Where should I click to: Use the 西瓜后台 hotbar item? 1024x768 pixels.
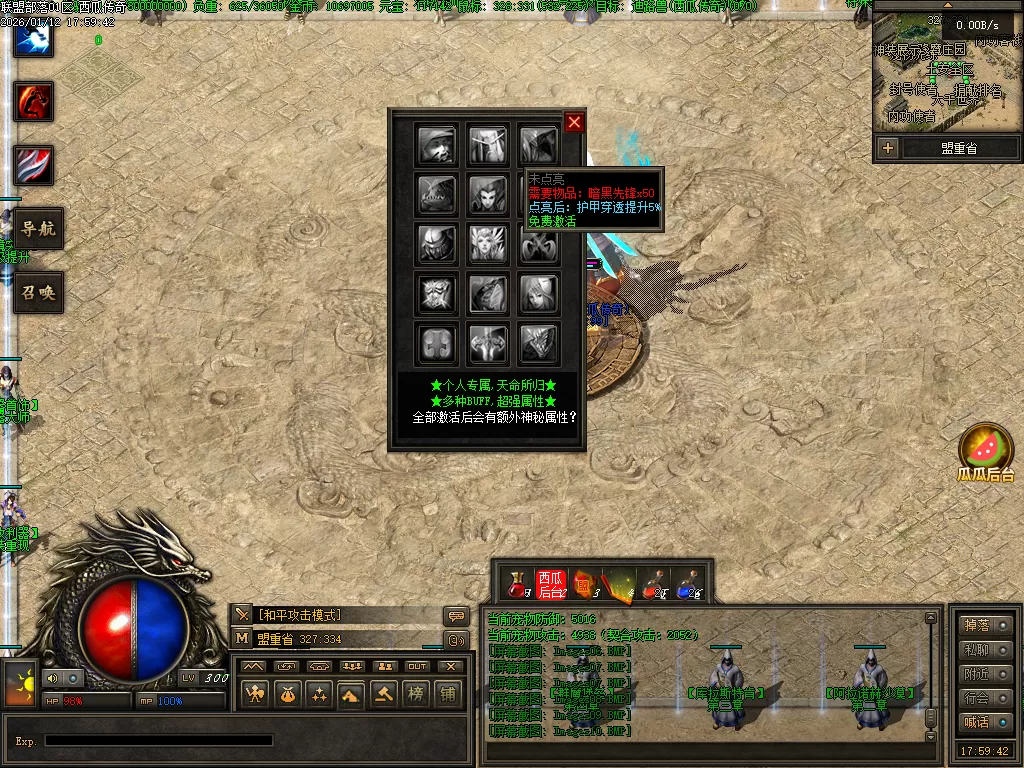pos(551,584)
